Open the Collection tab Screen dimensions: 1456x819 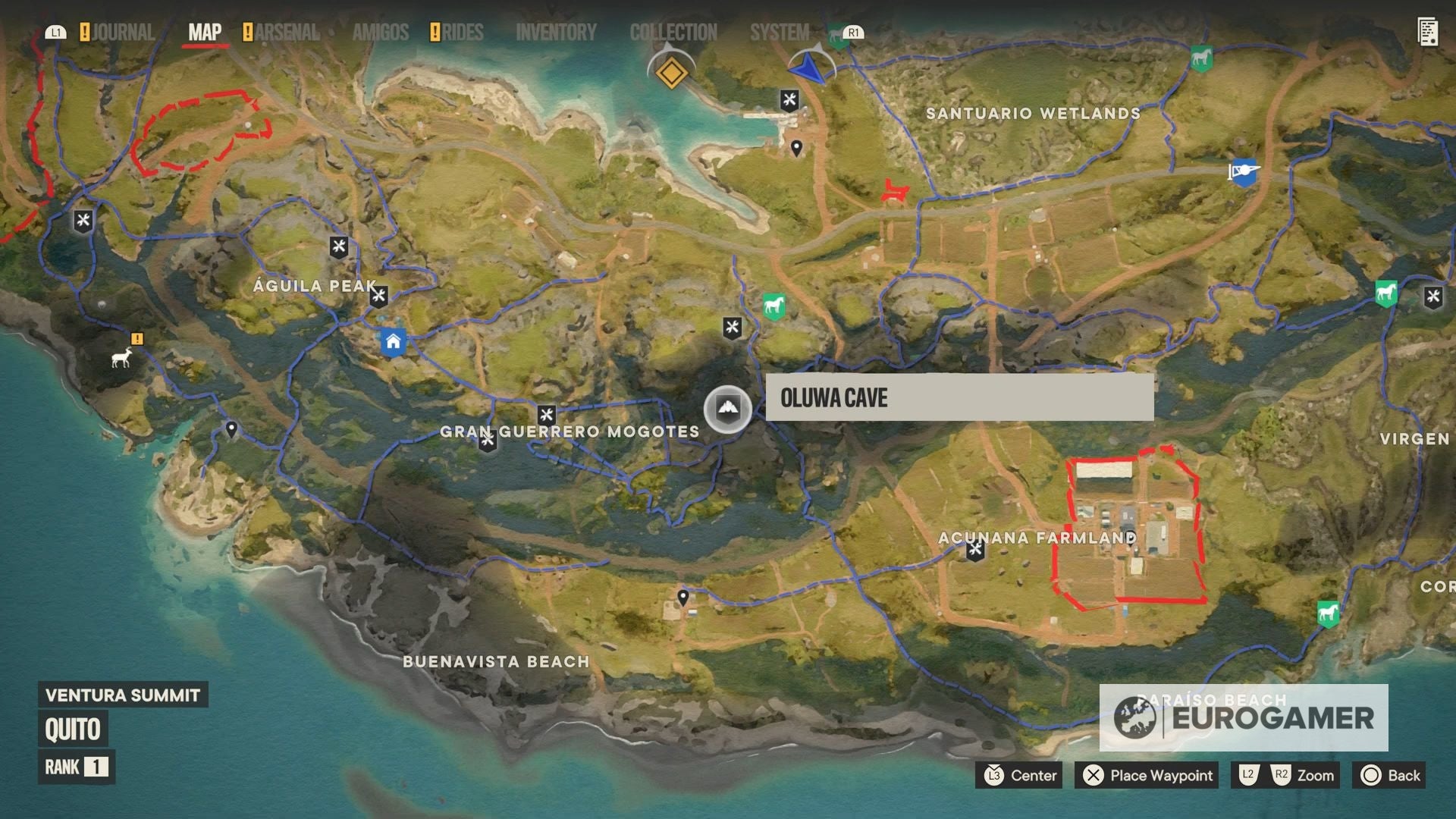[673, 33]
